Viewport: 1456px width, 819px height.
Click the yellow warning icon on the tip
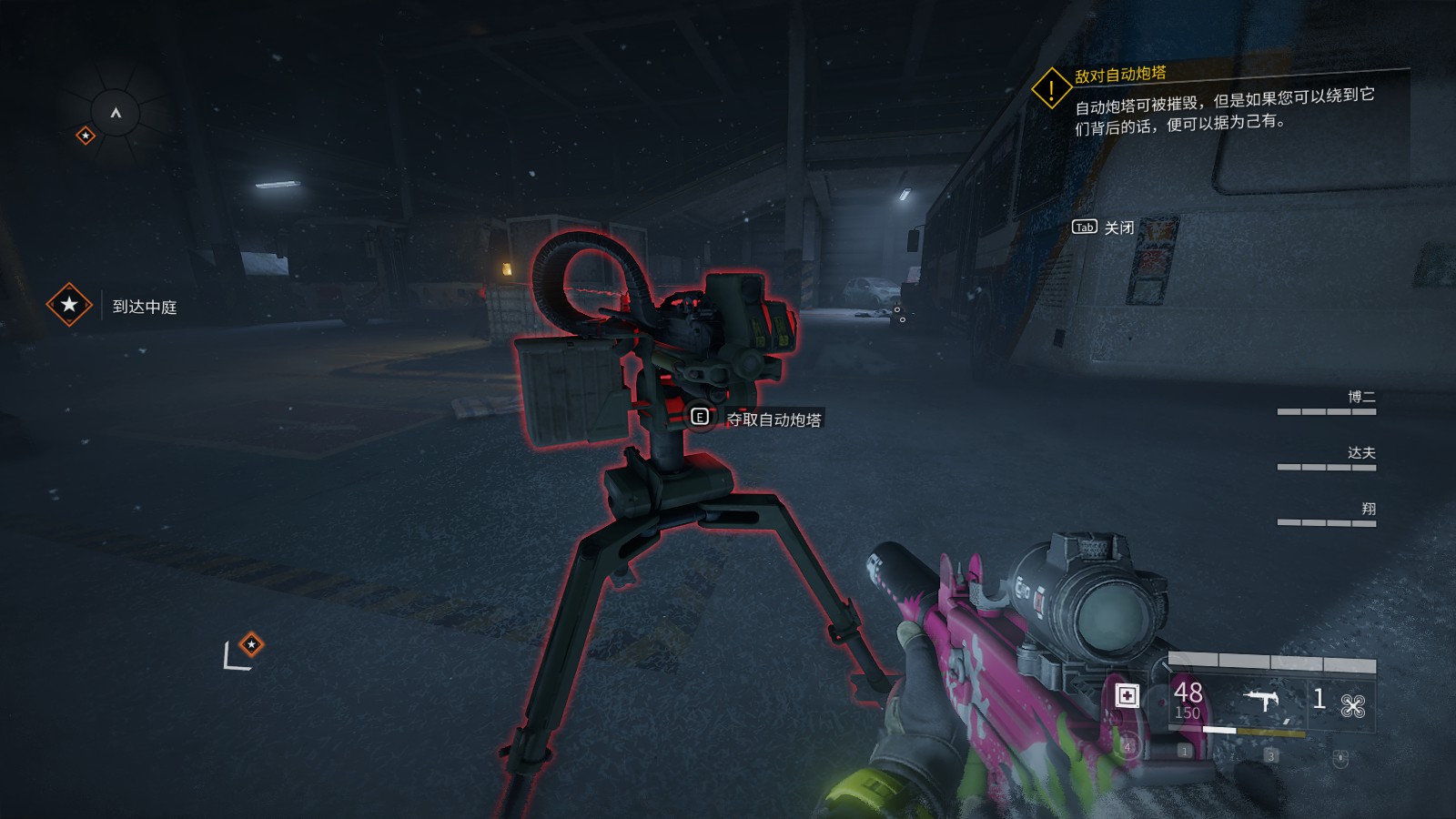1051,89
